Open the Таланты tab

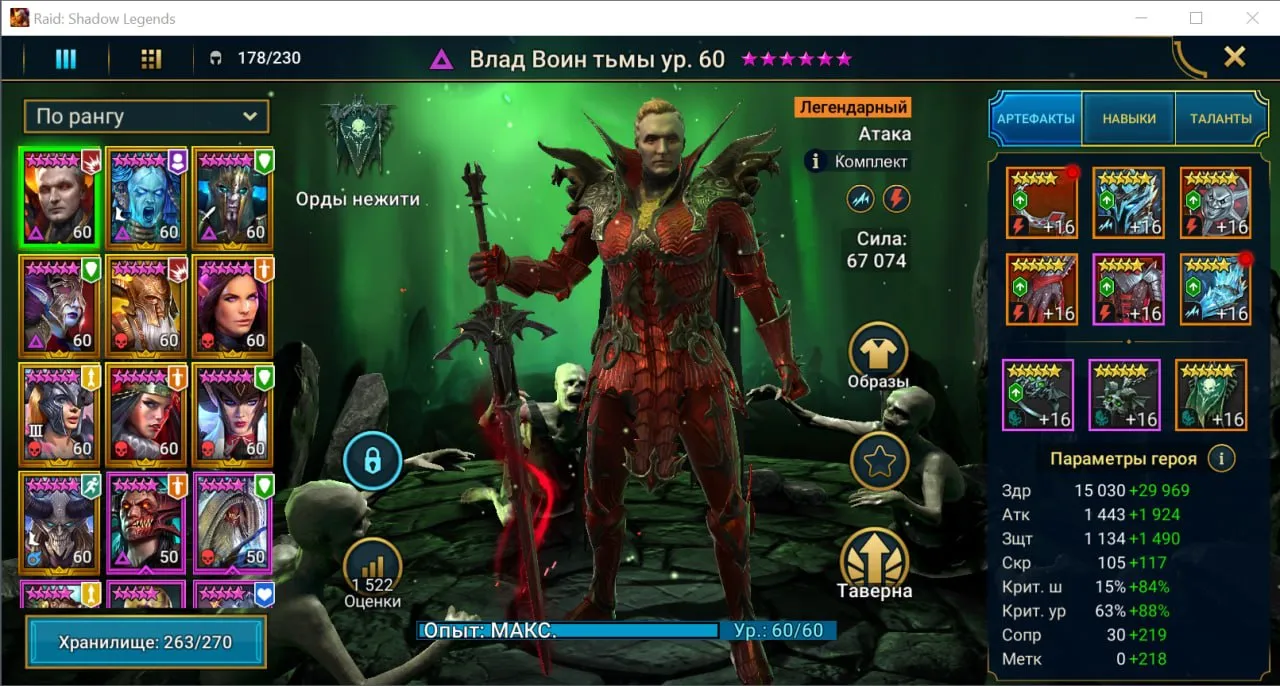1220,118
